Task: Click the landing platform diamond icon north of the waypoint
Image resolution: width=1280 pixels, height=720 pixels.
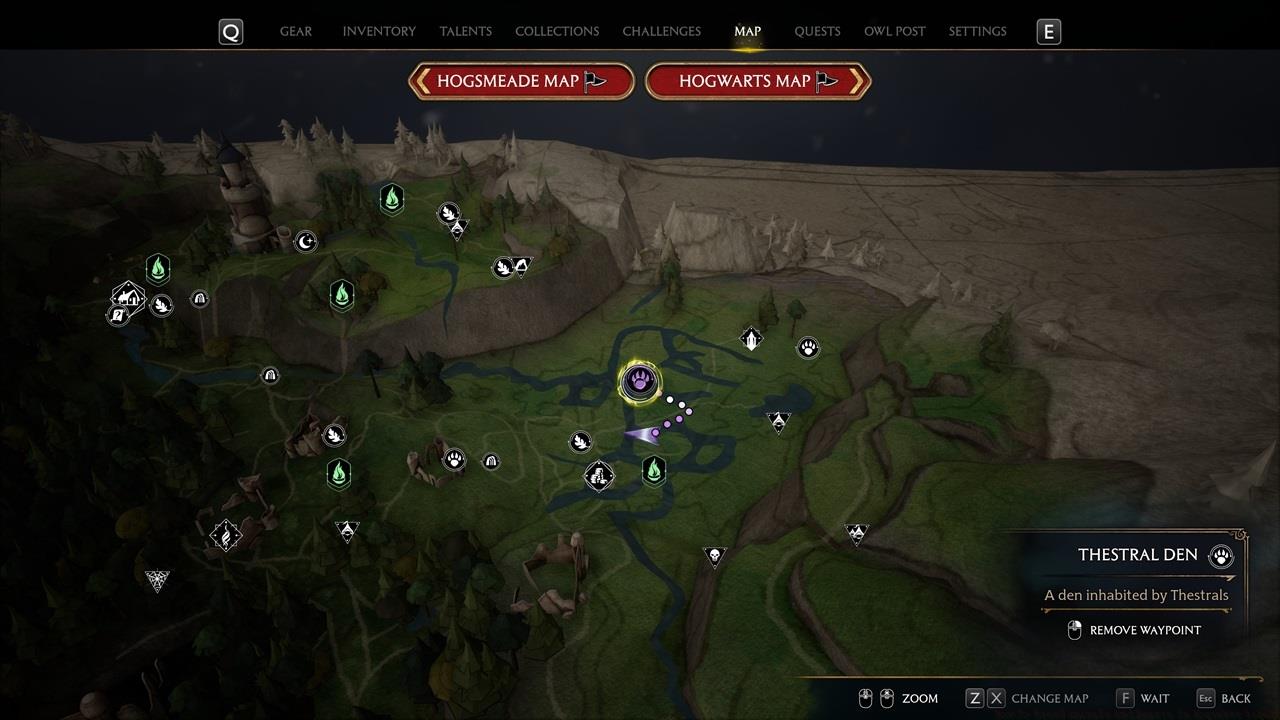Action: [x=750, y=338]
